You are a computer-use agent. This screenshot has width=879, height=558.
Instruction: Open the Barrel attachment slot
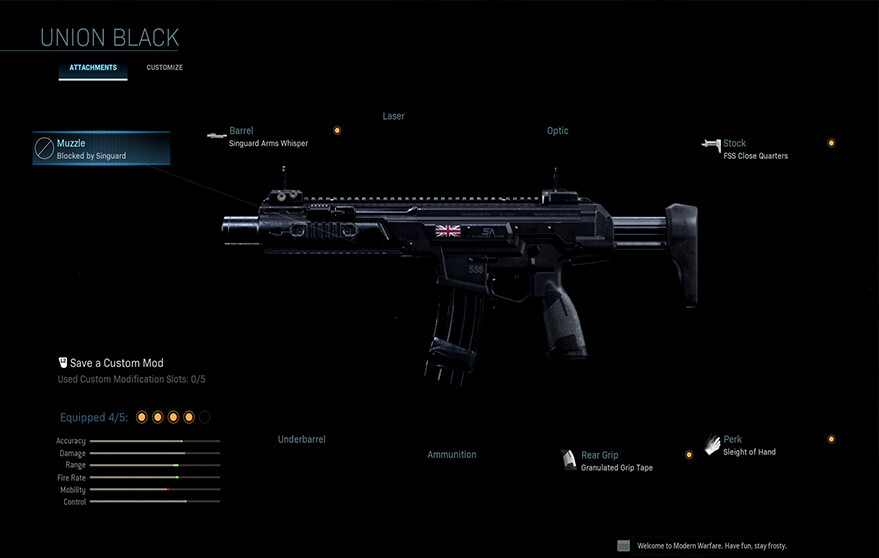pos(267,137)
